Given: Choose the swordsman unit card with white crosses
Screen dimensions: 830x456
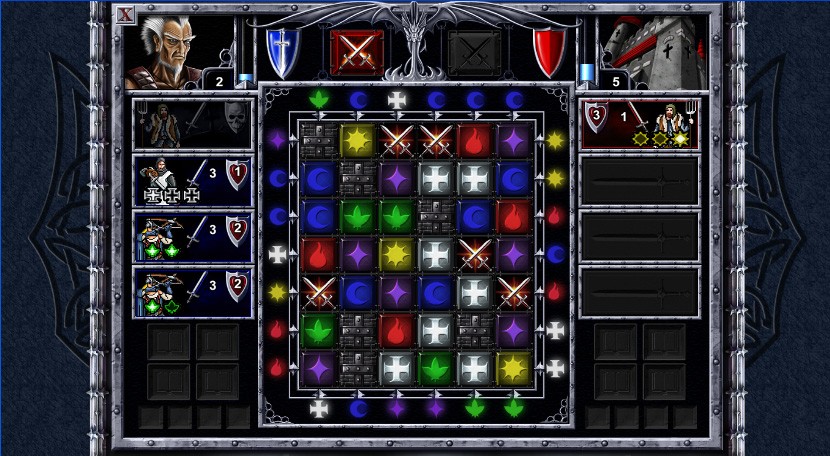Looking at the screenshot, I should (x=193, y=180).
